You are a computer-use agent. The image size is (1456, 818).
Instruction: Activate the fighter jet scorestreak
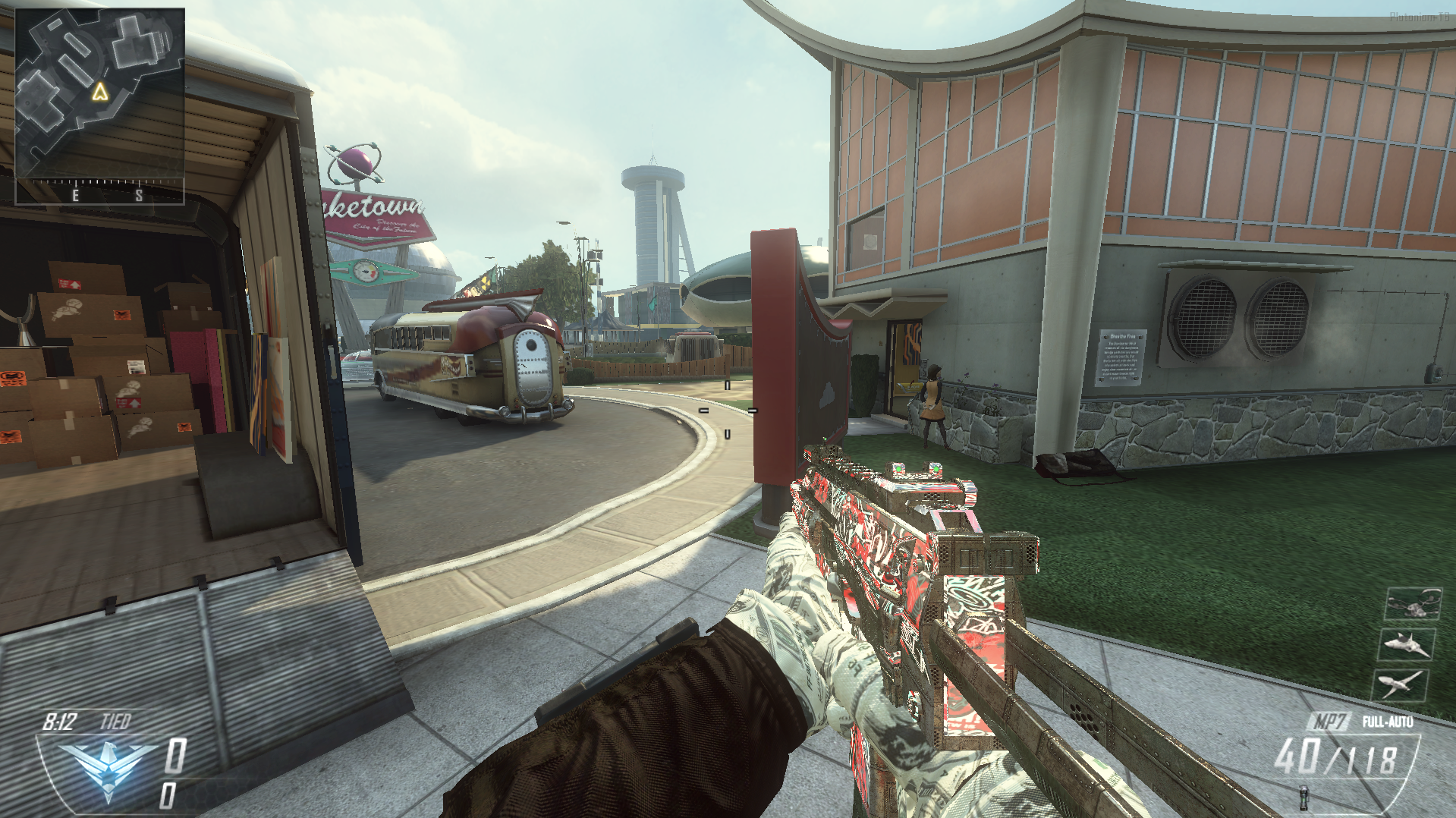point(1406,645)
